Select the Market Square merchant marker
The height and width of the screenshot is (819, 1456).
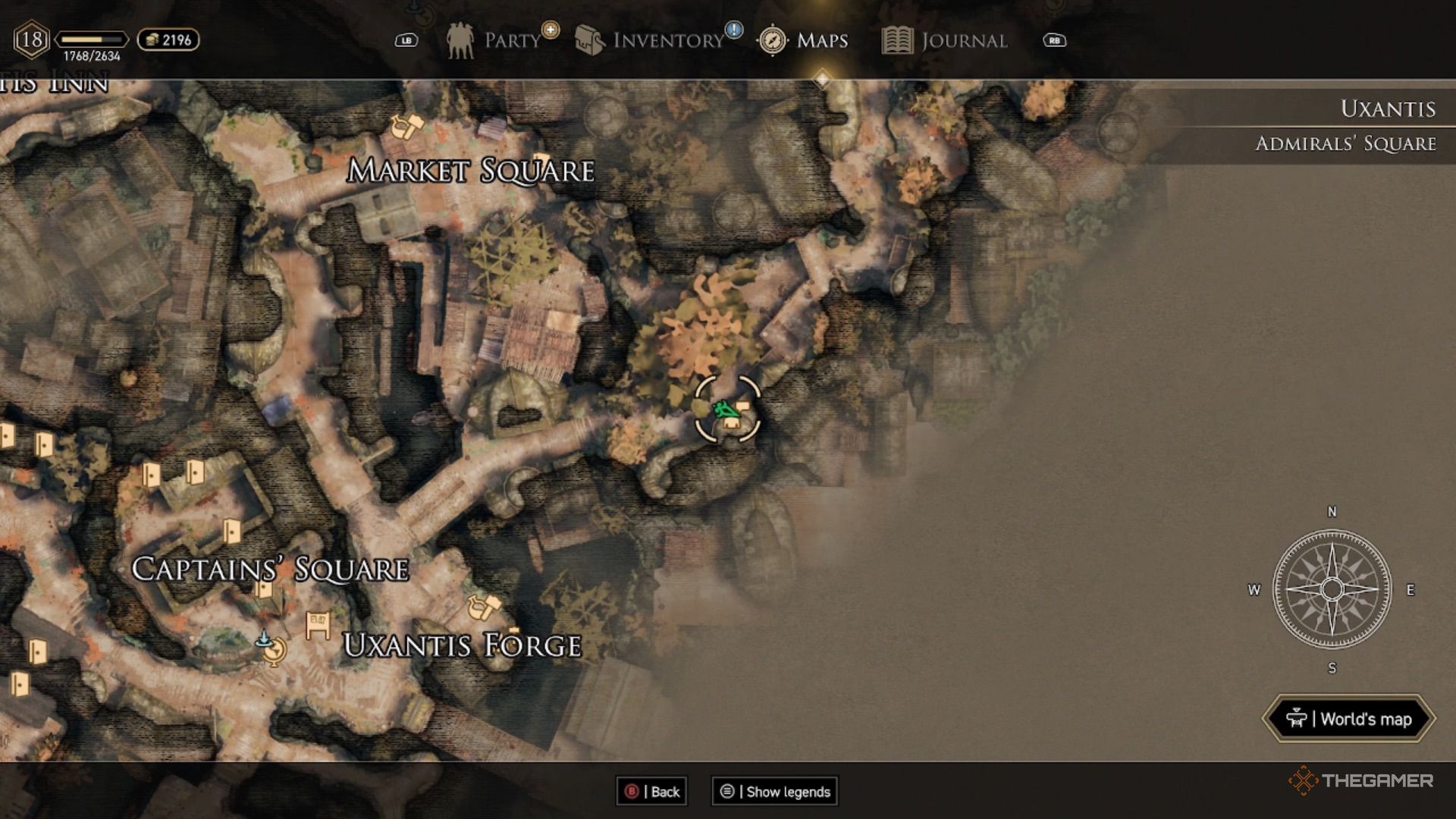pyautogui.click(x=406, y=125)
